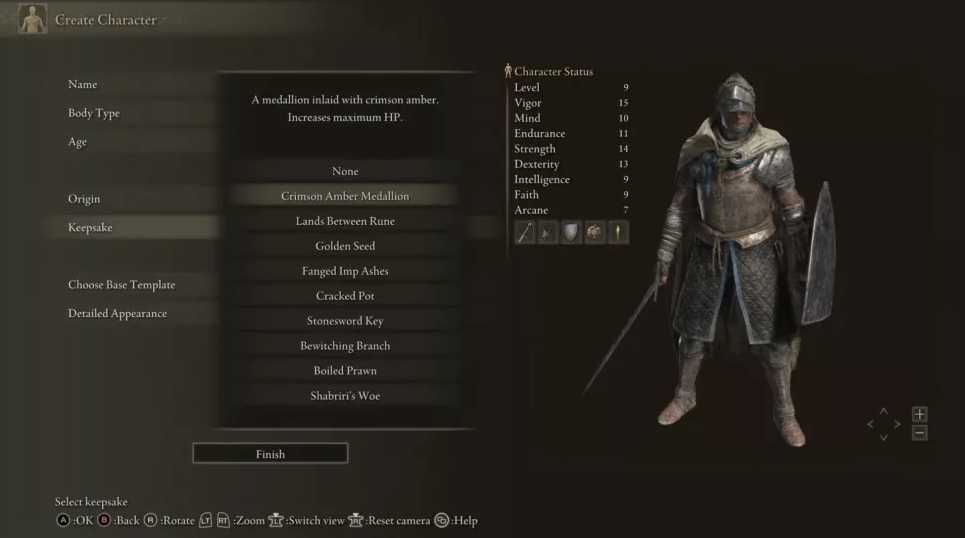Select Boiled Prawn keepsake
Image resolution: width=965 pixels, height=538 pixels.
click(x=345, y=371)
